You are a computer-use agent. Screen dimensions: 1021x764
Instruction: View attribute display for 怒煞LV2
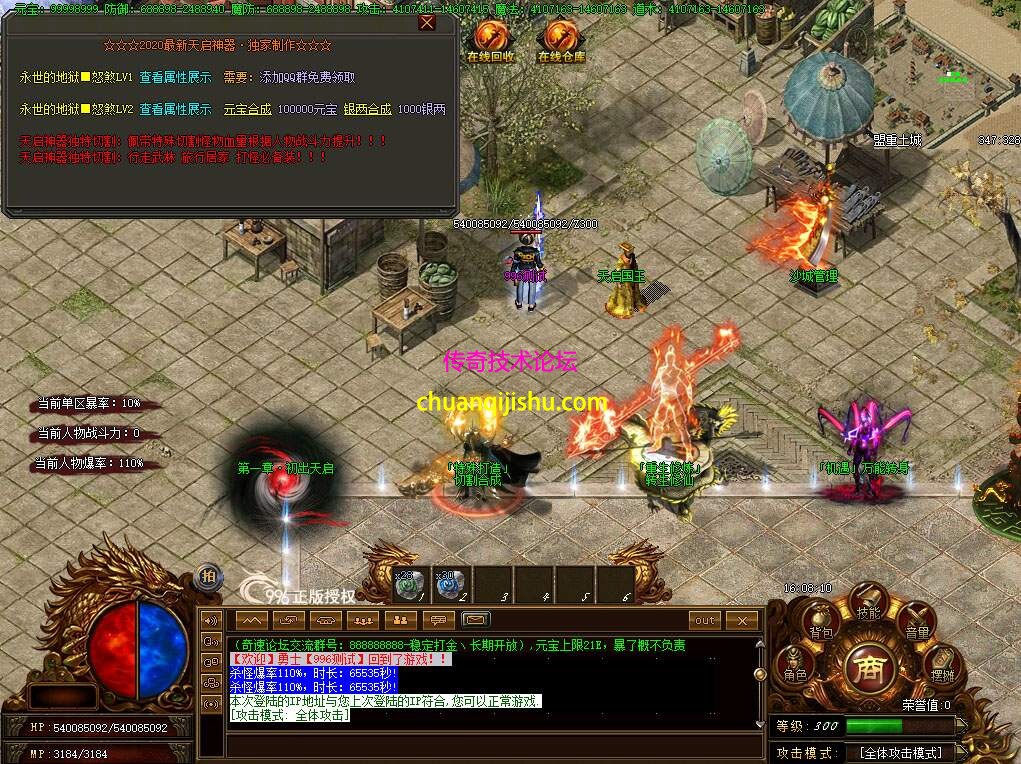(175, 109)
